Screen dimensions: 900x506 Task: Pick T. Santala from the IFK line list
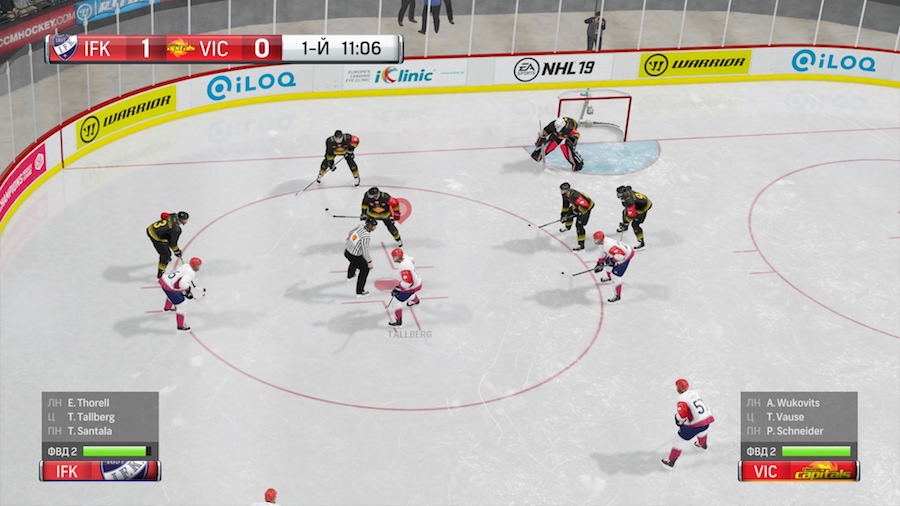tap(89, 431)
